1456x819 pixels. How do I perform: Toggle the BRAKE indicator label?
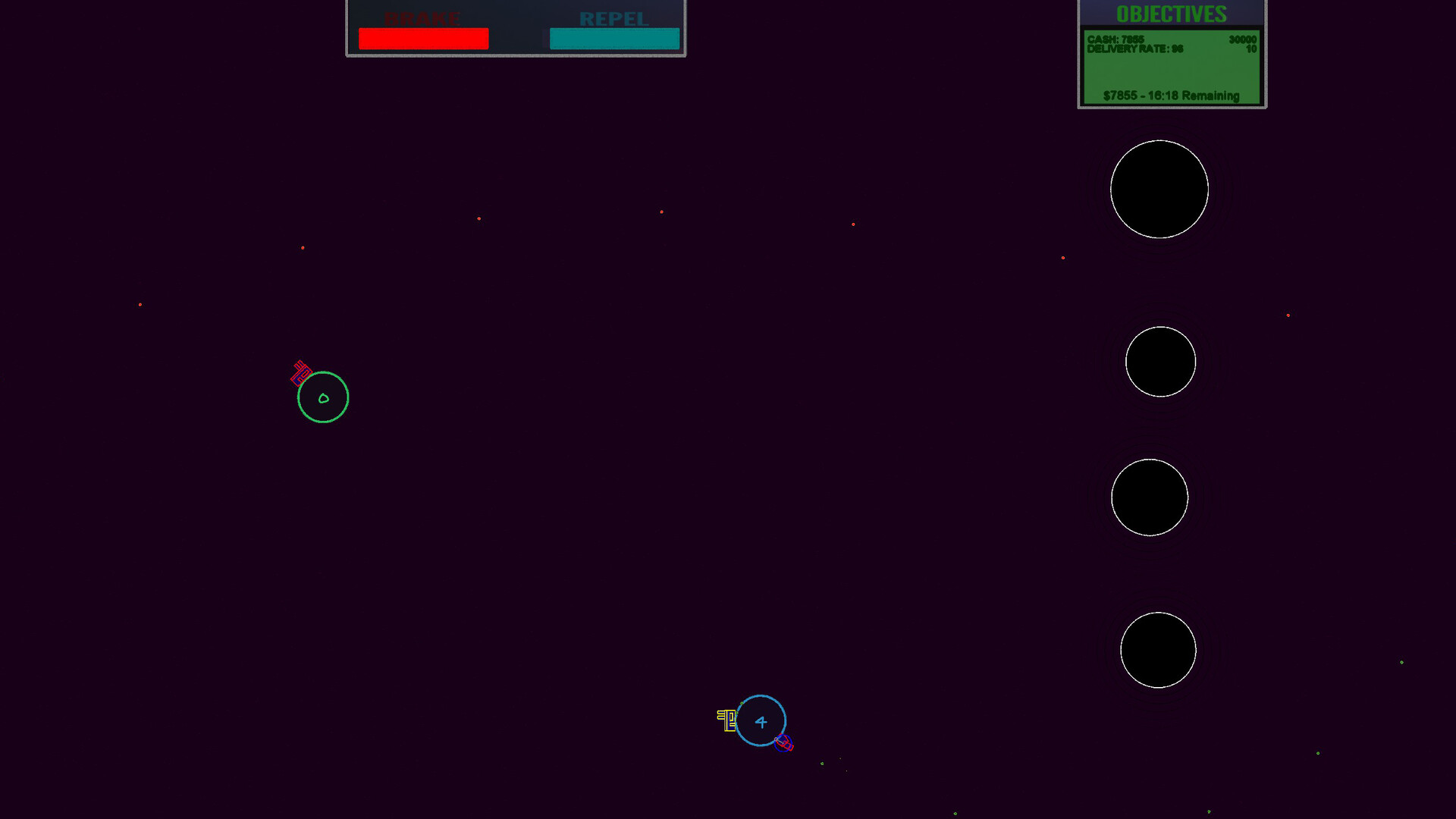tap(423, 17)
